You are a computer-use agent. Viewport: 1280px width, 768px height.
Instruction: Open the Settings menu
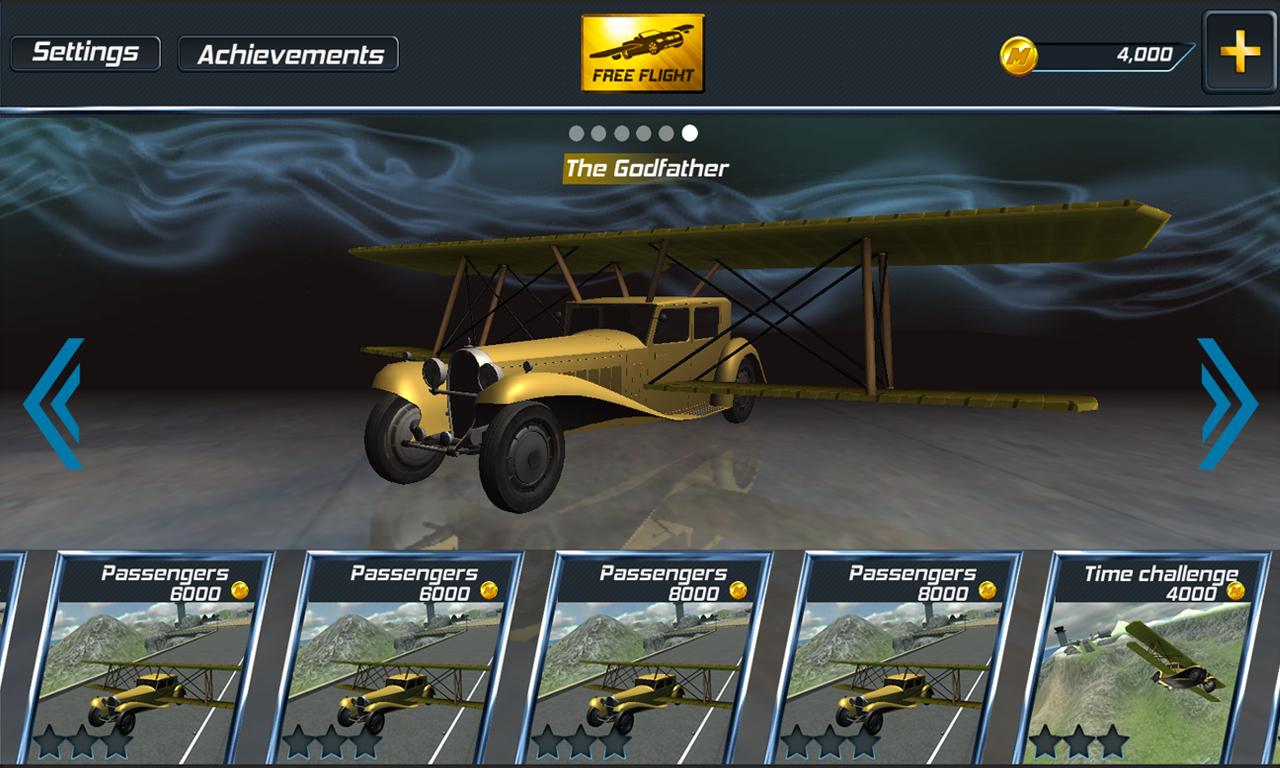tap(85, 52)
